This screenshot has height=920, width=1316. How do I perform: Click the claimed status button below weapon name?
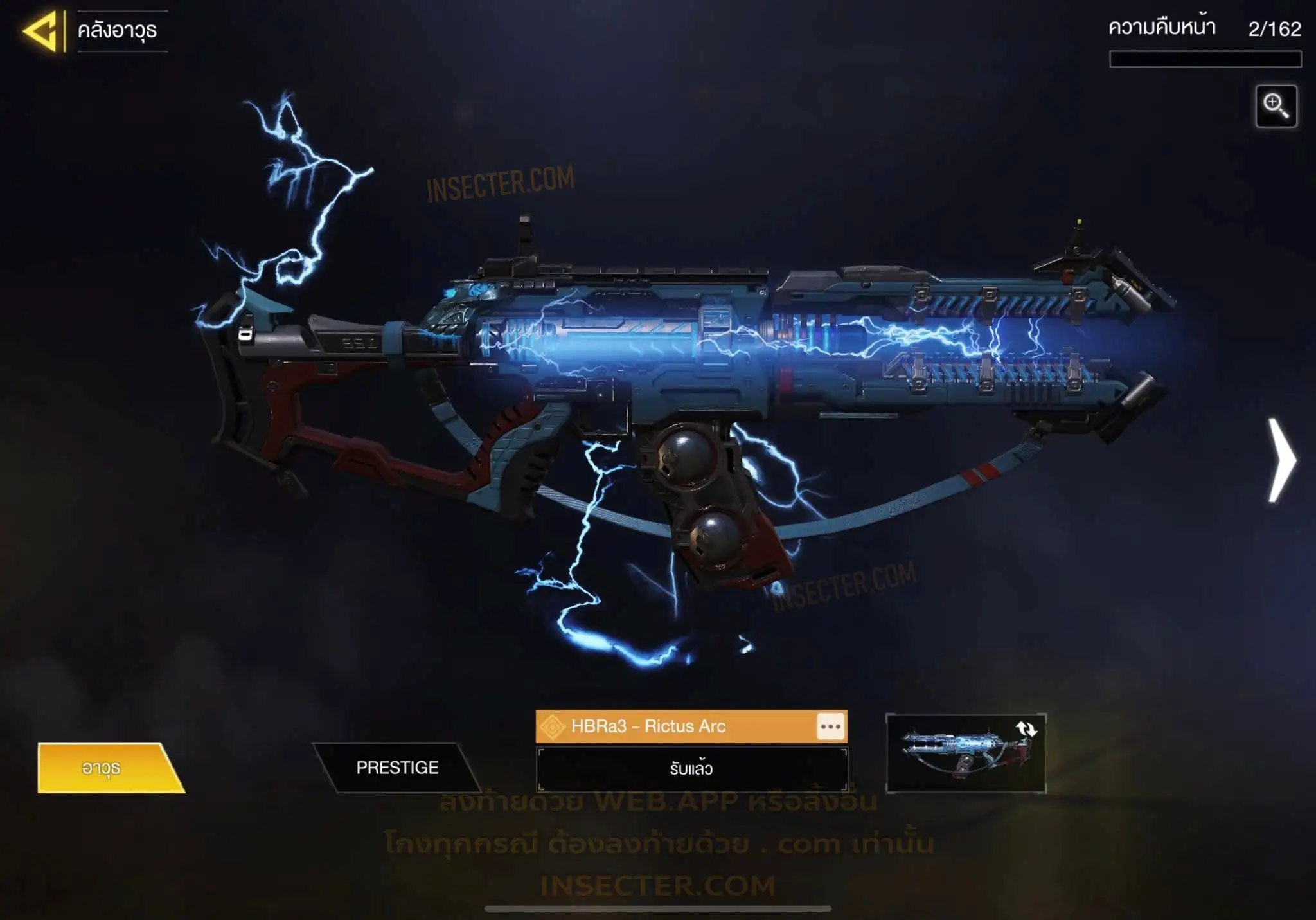[x=691, y=769]
